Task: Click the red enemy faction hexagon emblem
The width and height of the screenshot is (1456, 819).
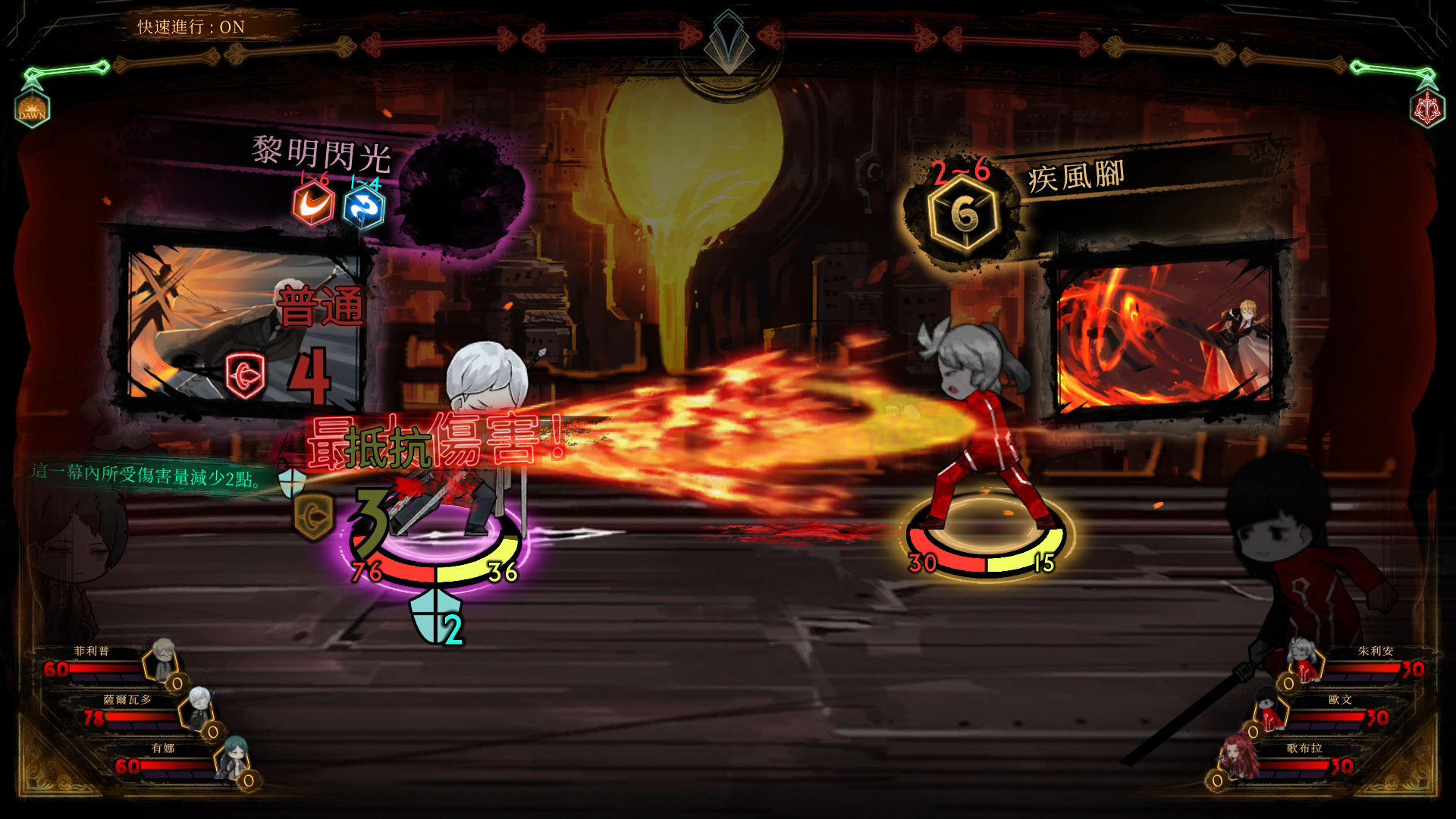Action: click(1427, 110)
